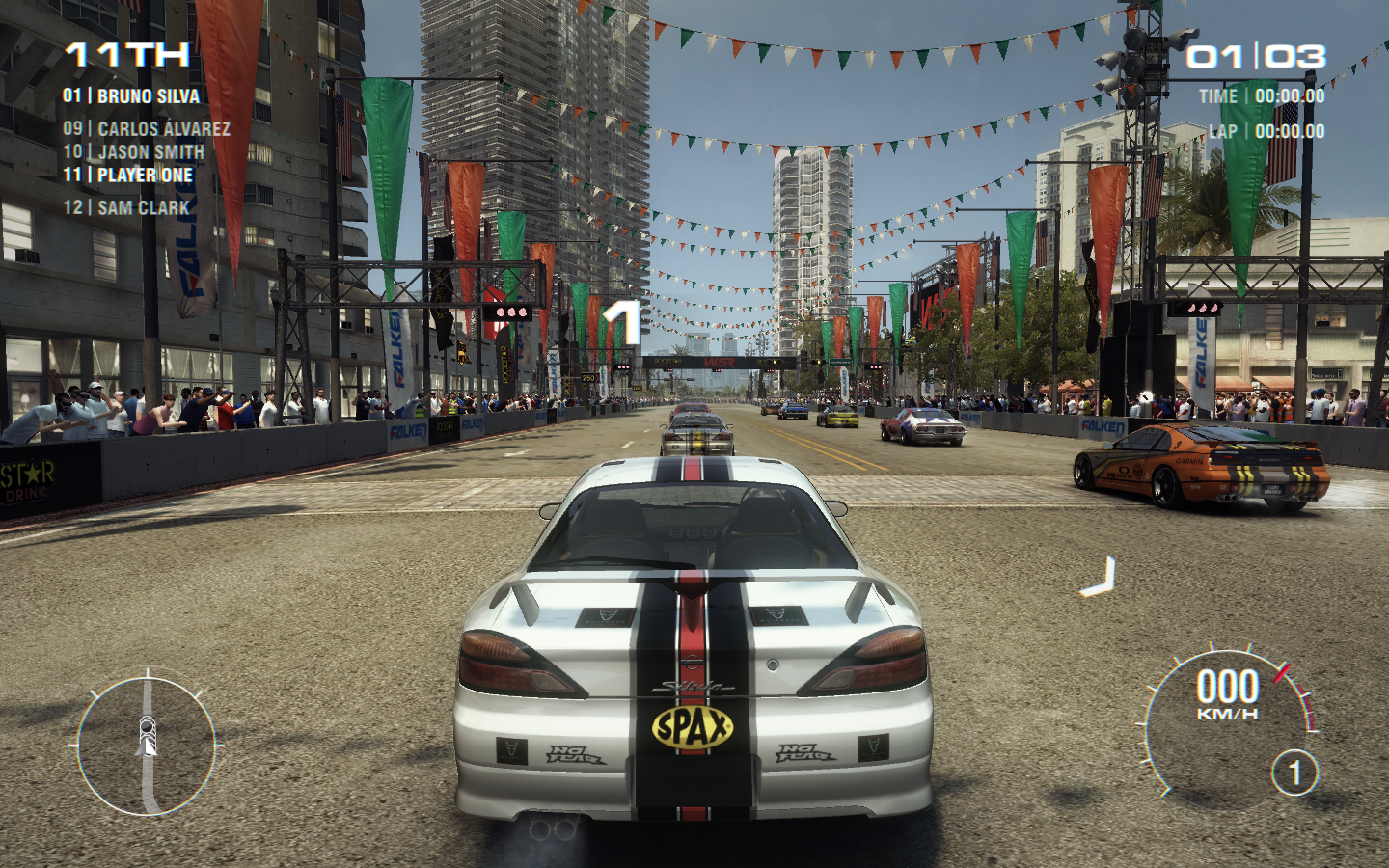Screen dimensions: 1389x868
Task: Choose Sam Clark's leaderboard row
Action: tap(126, 208)
